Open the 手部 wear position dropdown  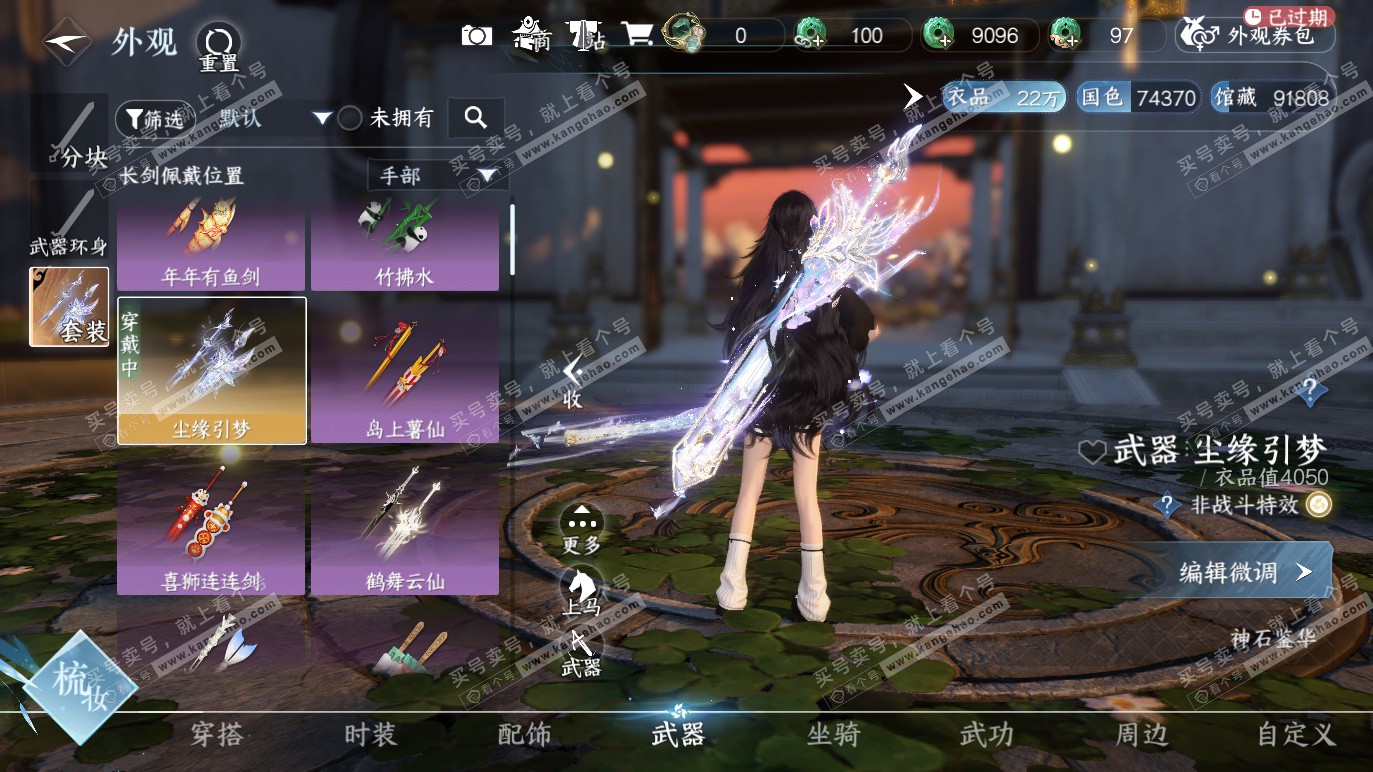[438, 176]
